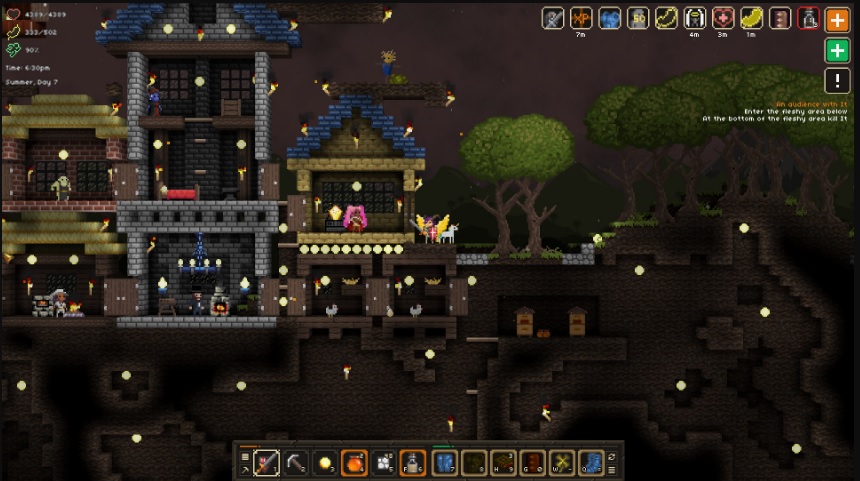
Task: Click the sword buff icon
Action: pos(553,18)
